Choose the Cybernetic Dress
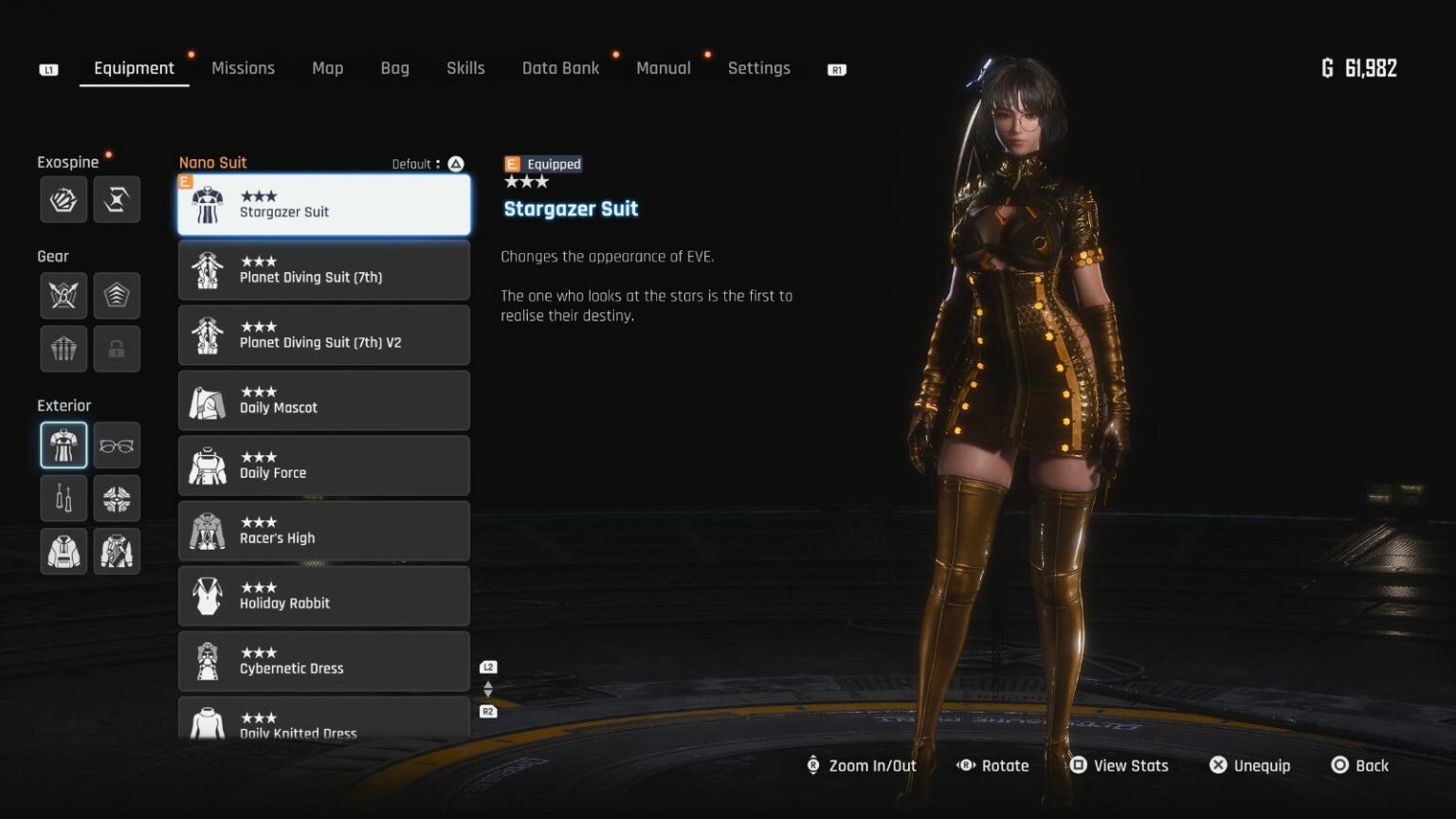Viewport: 1456px width, 819px height. 324,662
